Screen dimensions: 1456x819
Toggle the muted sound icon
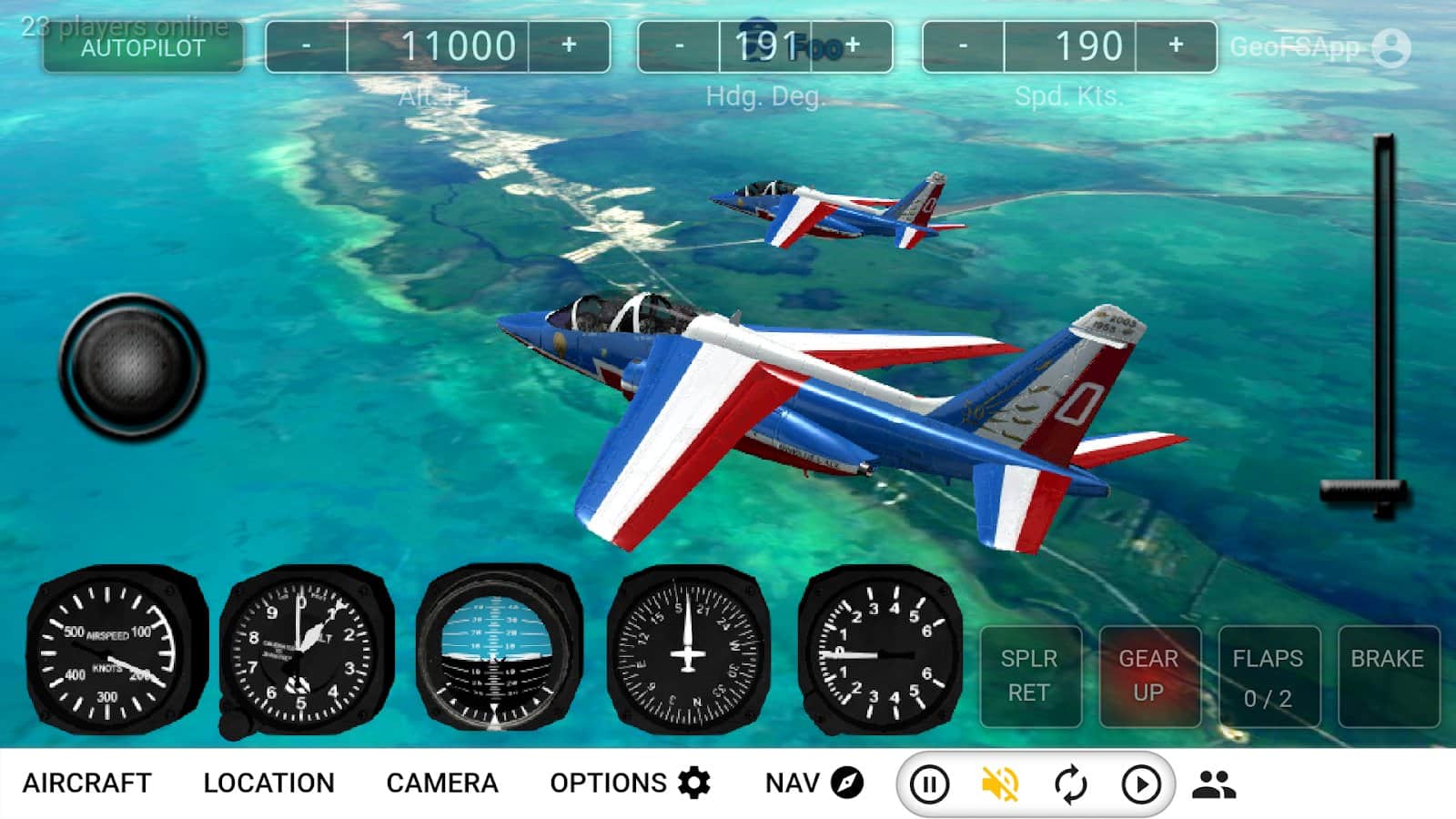click(999, 784)
